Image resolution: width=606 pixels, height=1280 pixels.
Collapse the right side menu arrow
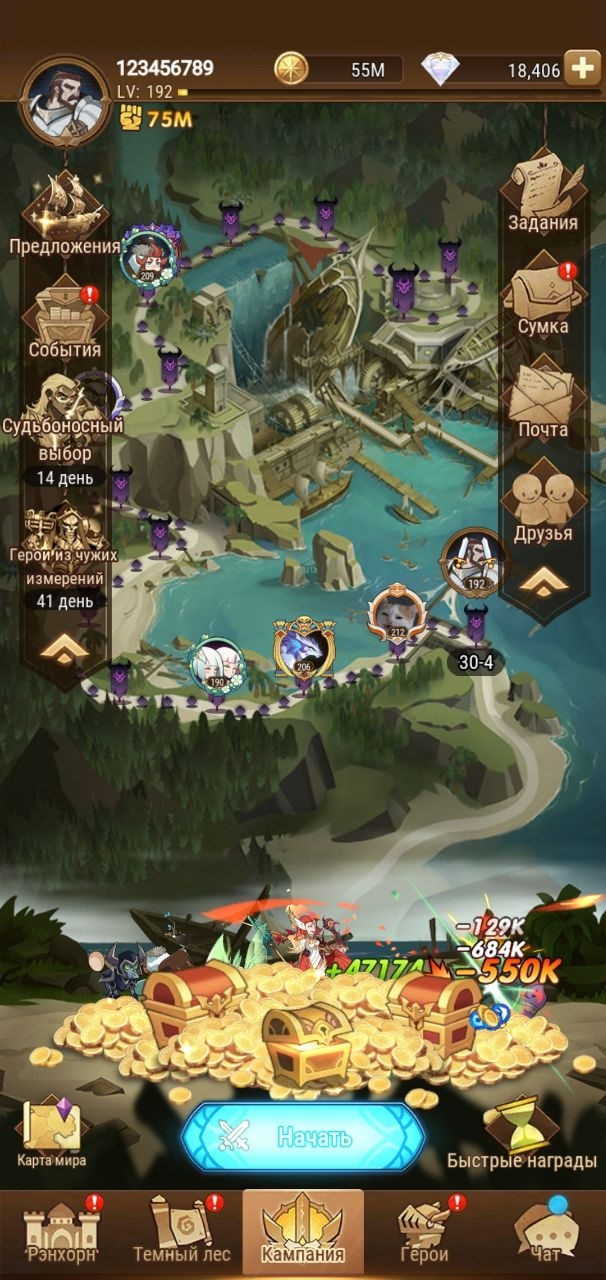tap(542, 581)
